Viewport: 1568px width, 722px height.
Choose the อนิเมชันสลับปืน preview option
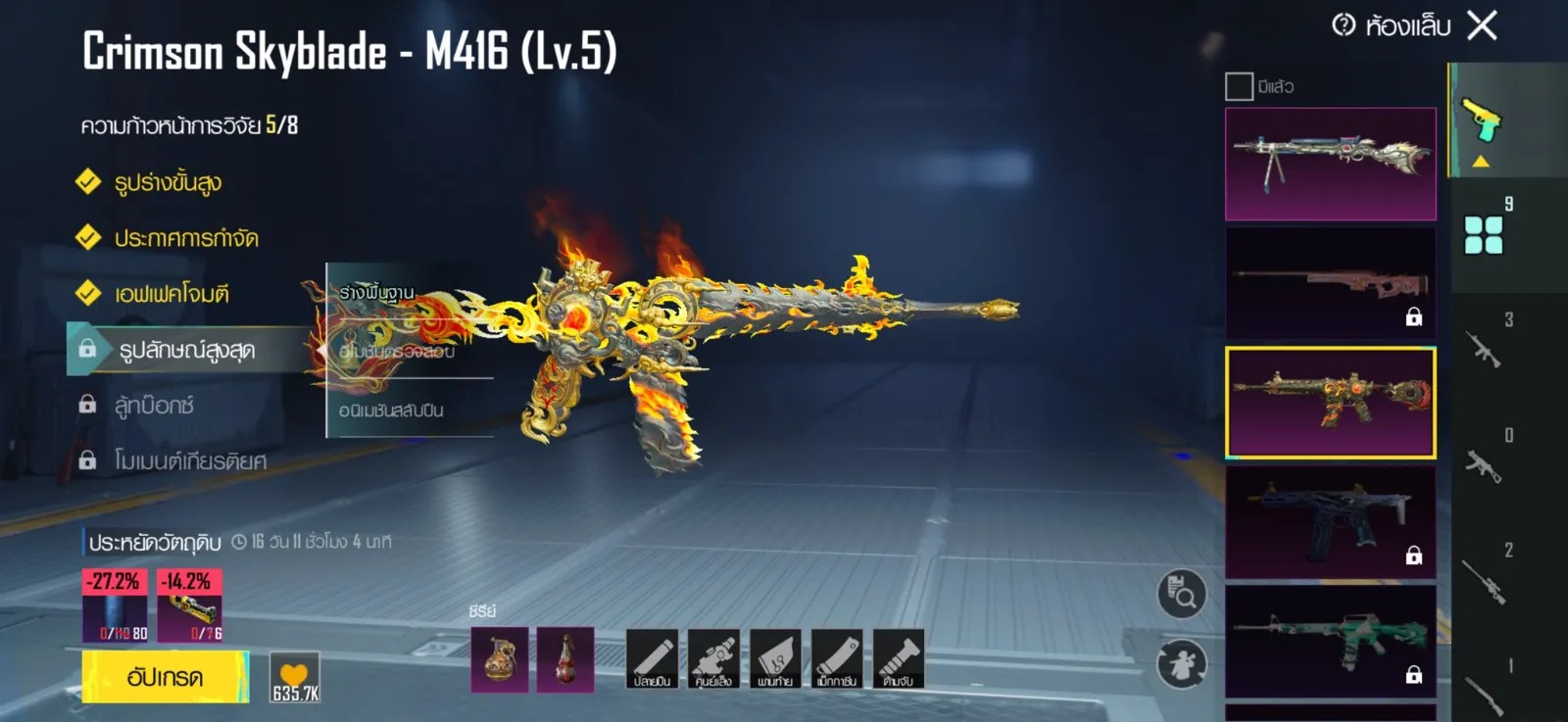click(x=391, y=410)
